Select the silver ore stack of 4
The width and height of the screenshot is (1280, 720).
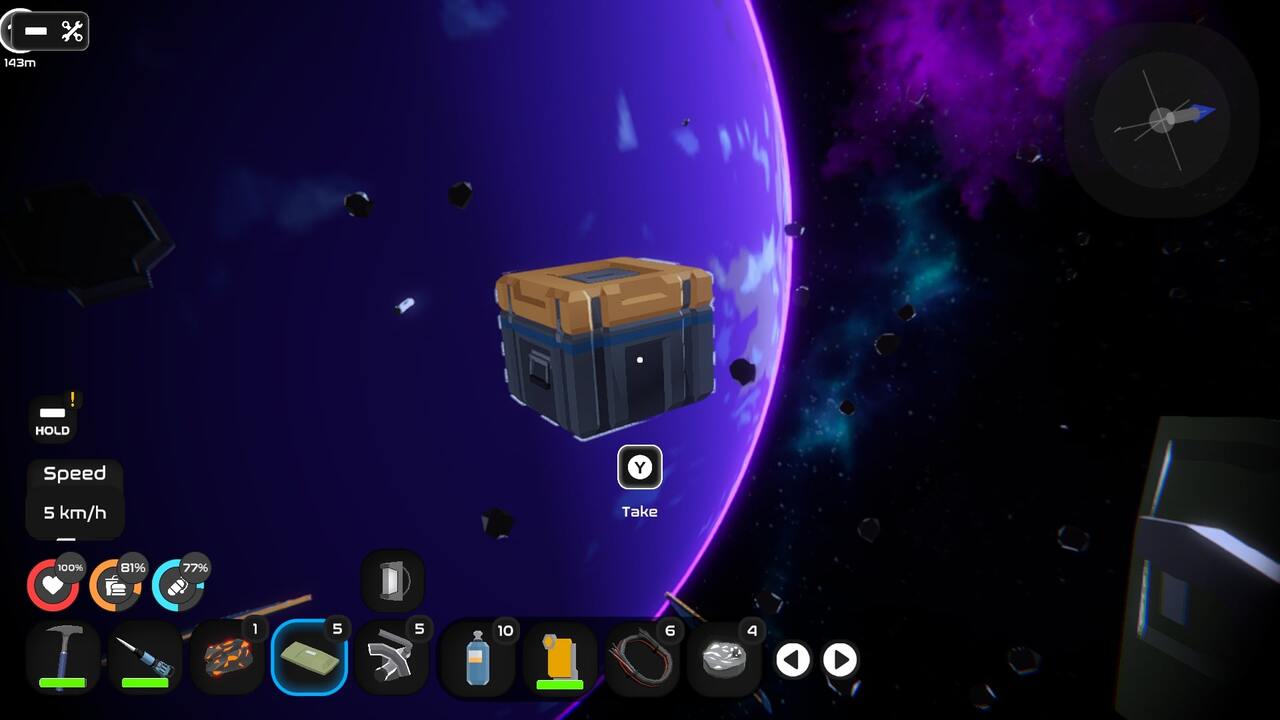pyautogui.click(x=726, y=655)
